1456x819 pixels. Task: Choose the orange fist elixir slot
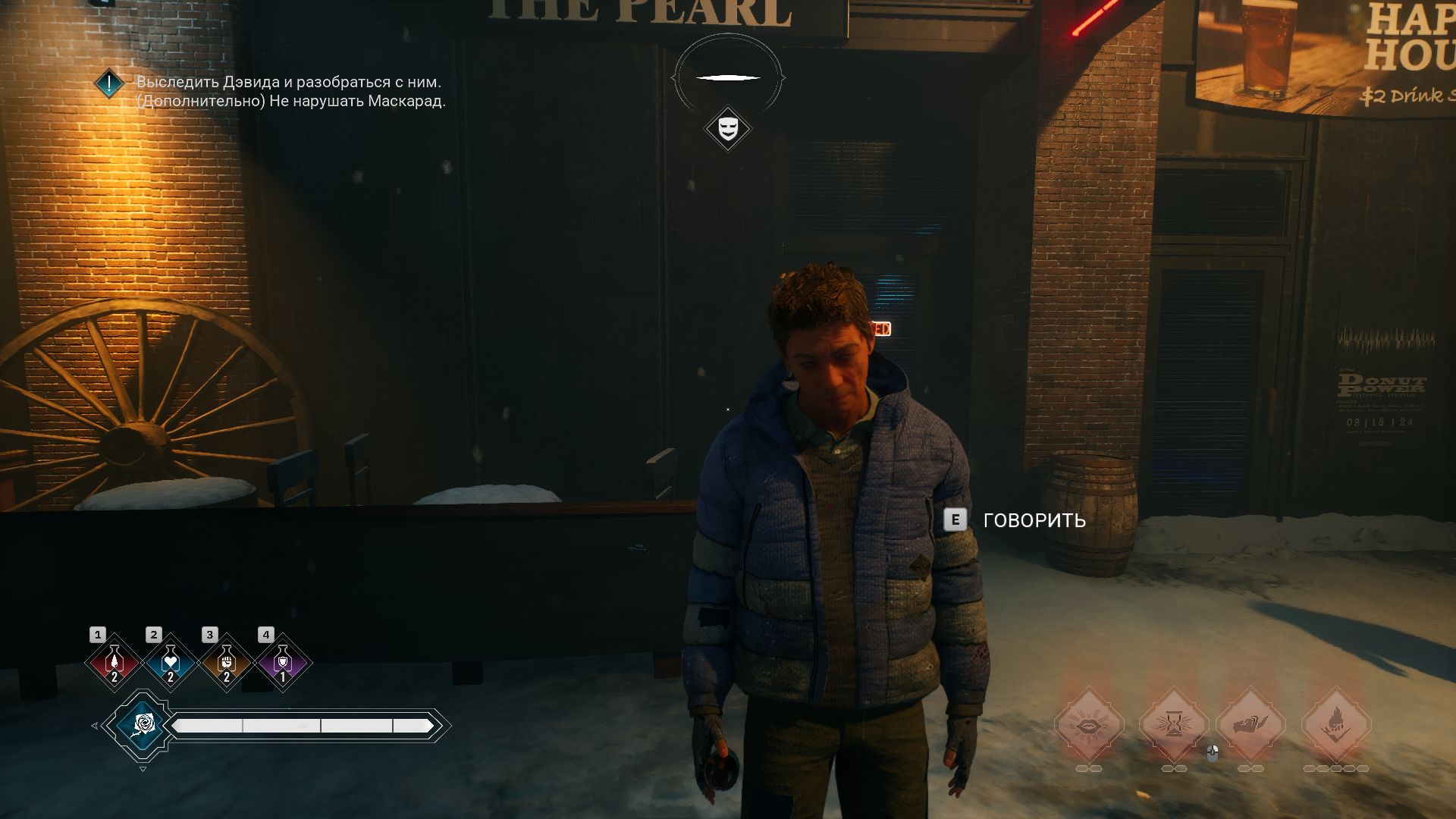[x=226, y=664]
